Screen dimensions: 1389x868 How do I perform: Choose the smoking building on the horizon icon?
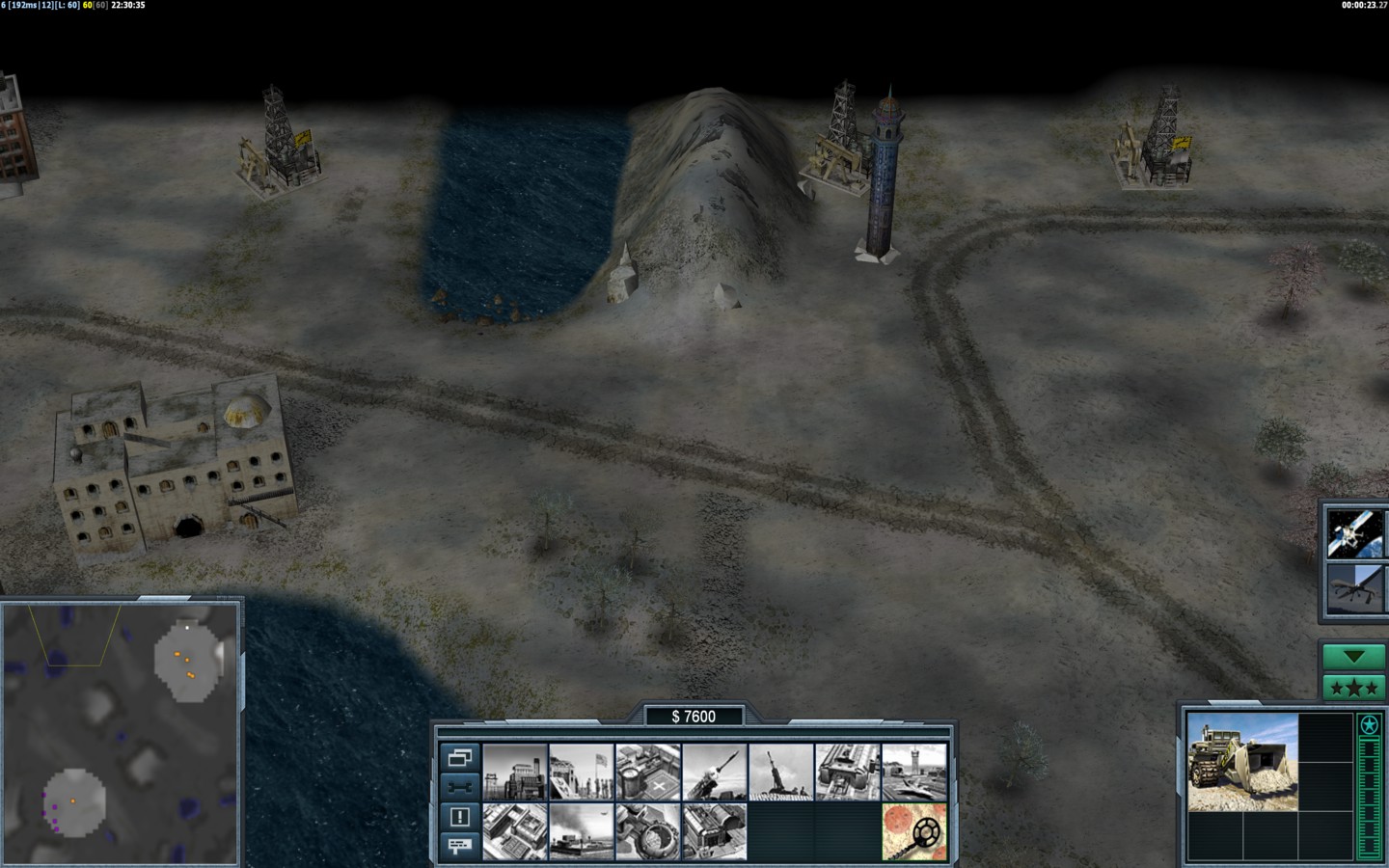pos(581,831)
